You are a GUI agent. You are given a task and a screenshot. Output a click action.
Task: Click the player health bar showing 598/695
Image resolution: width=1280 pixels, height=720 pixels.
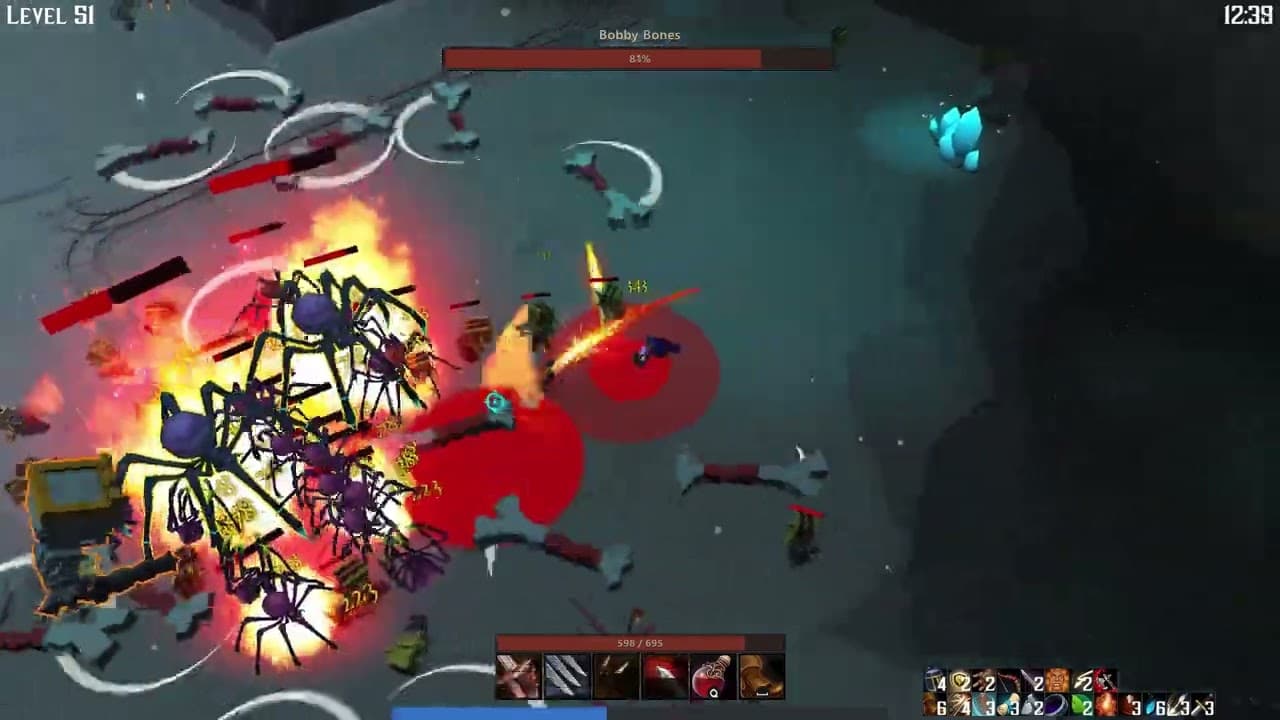tap(640, 643)
